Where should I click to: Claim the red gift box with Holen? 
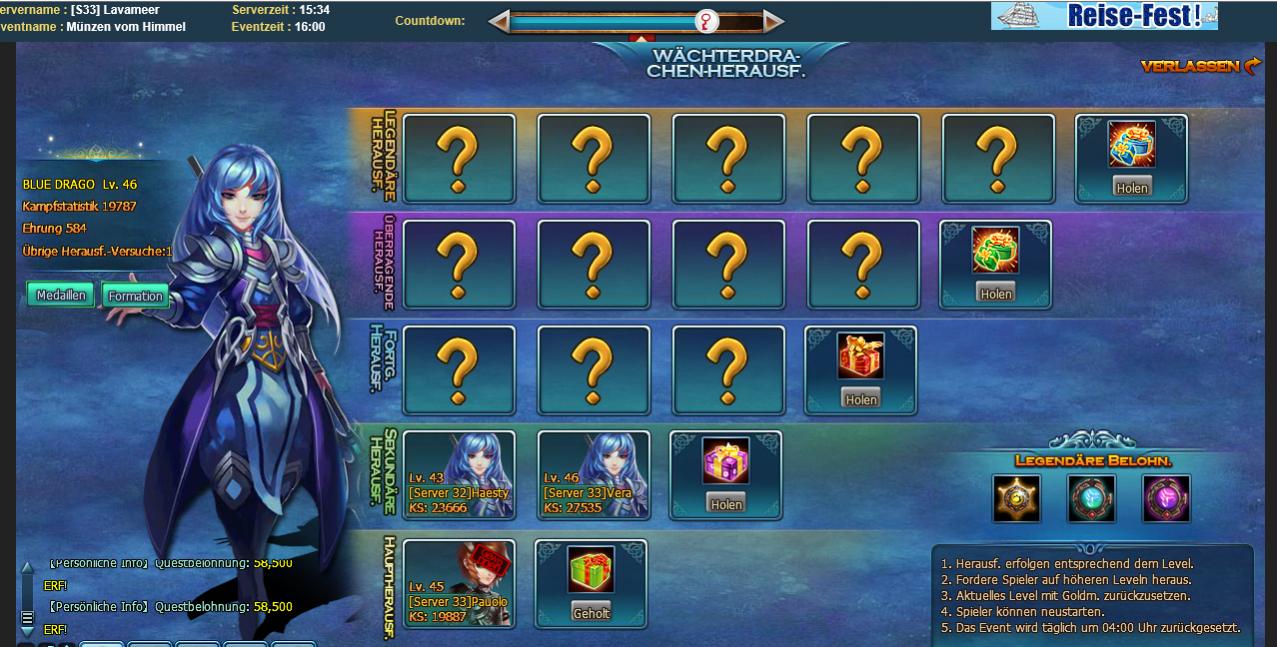860,399
